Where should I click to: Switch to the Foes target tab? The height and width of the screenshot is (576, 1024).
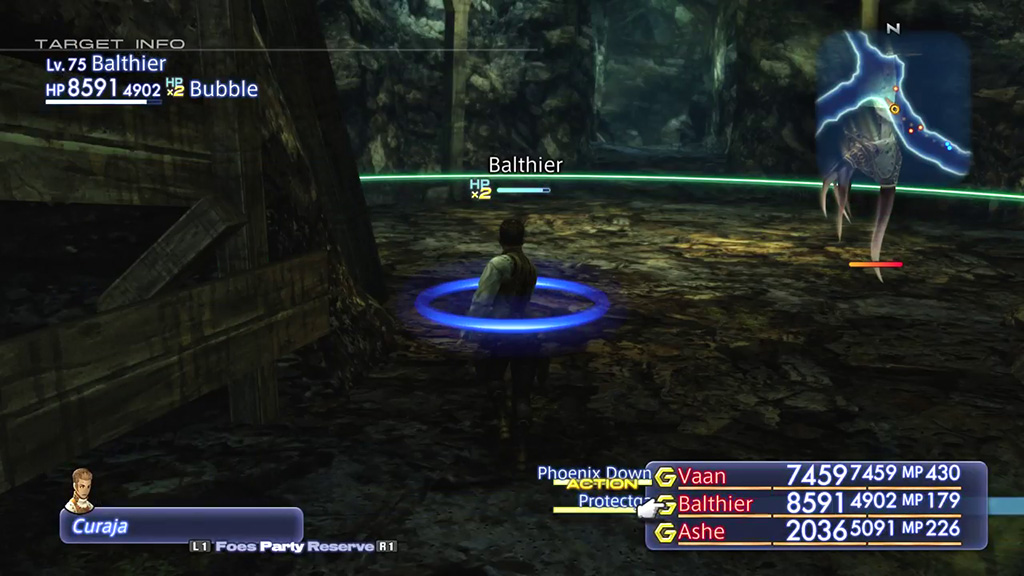236,547
